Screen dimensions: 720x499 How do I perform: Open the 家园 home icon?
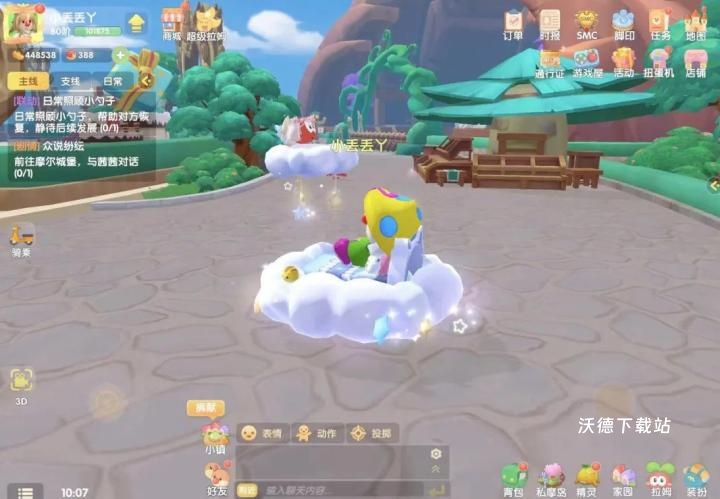click(623, 478)
